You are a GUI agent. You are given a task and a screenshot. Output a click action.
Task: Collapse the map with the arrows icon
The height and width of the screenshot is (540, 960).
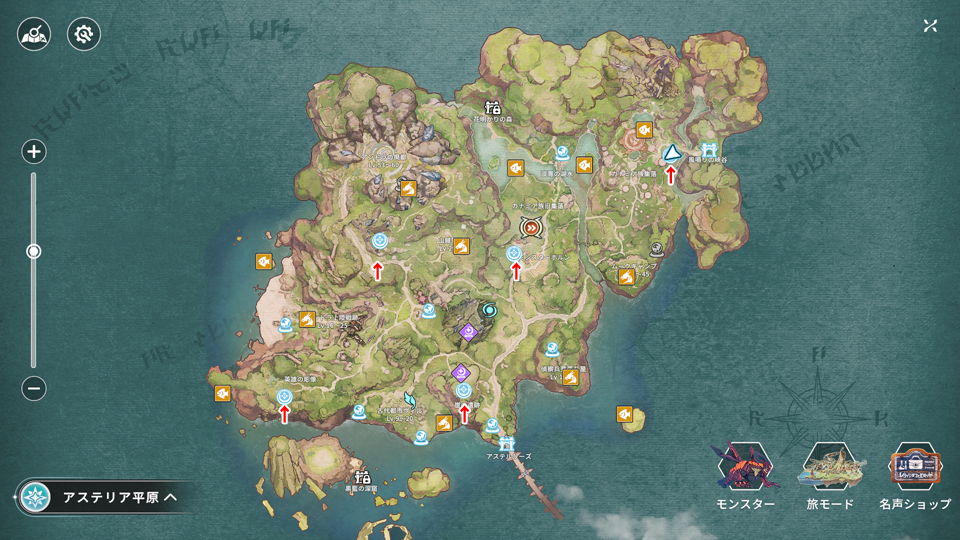click(x=930, y=26)
